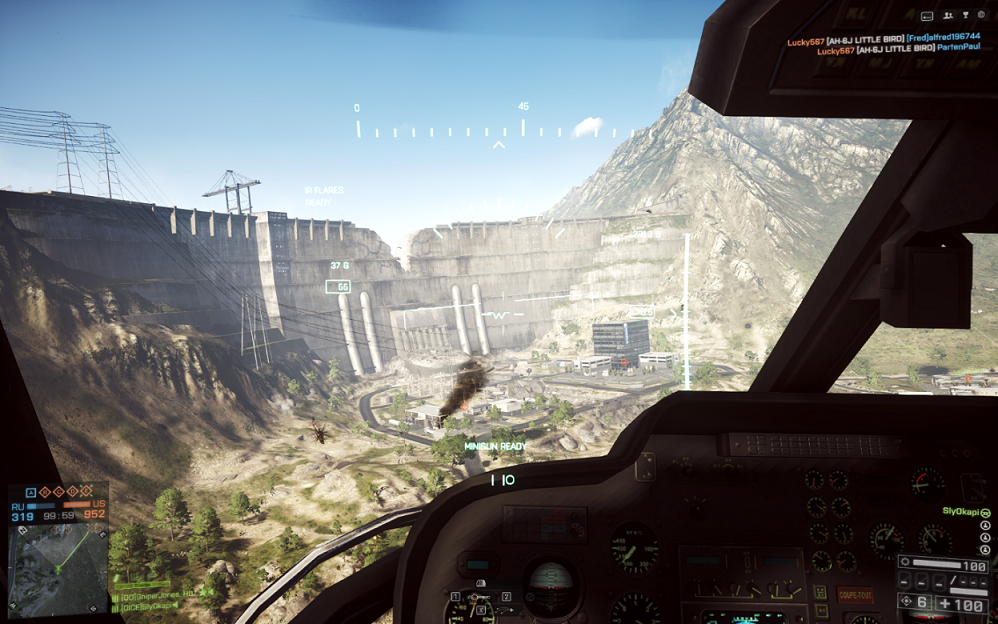The height and width of the screenshot is (624, 998).
Task: Open the chat keyboard icon
Action: (x=926, y=16)
